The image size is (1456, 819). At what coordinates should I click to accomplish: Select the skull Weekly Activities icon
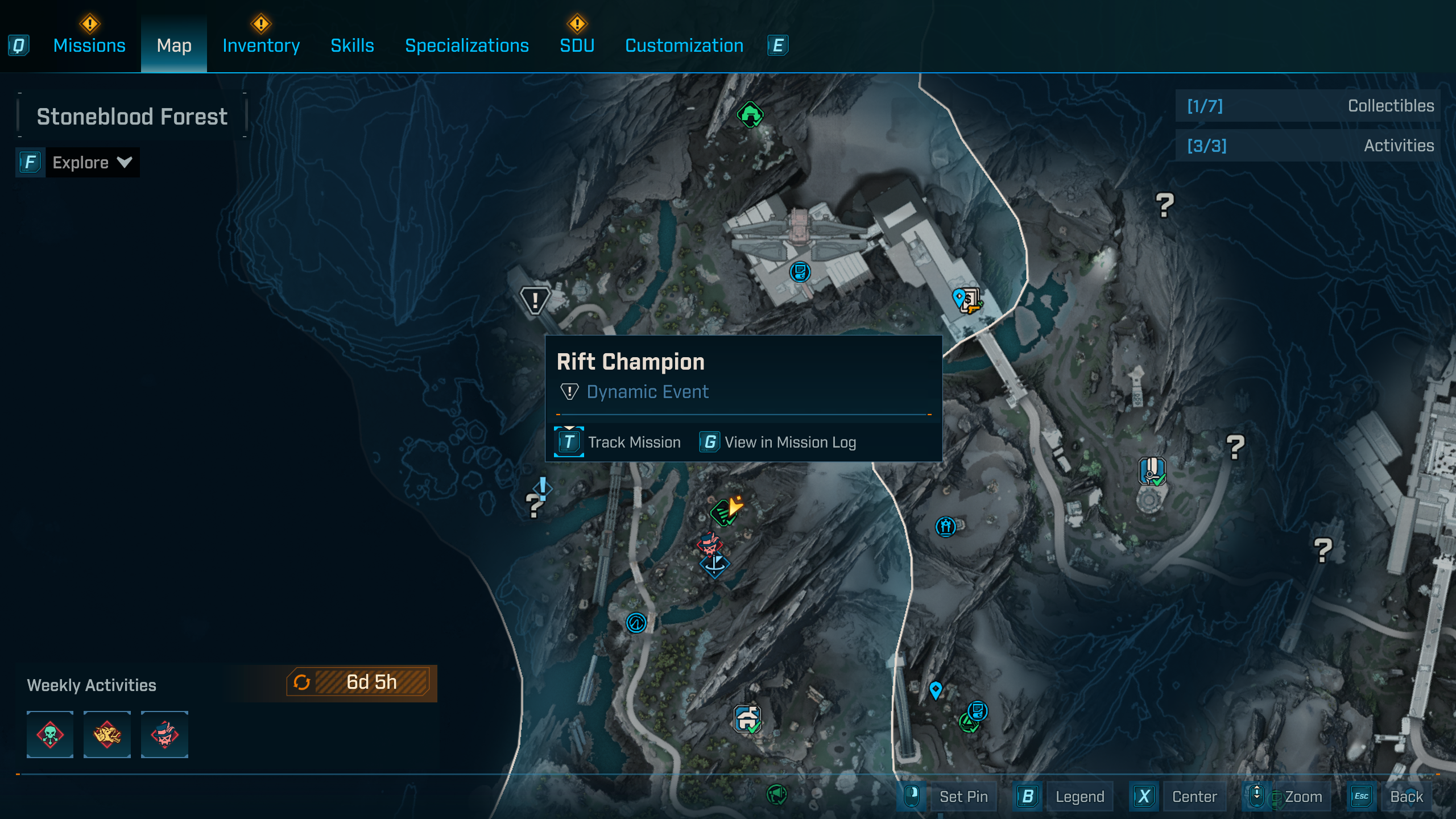(x=50, y=734)
